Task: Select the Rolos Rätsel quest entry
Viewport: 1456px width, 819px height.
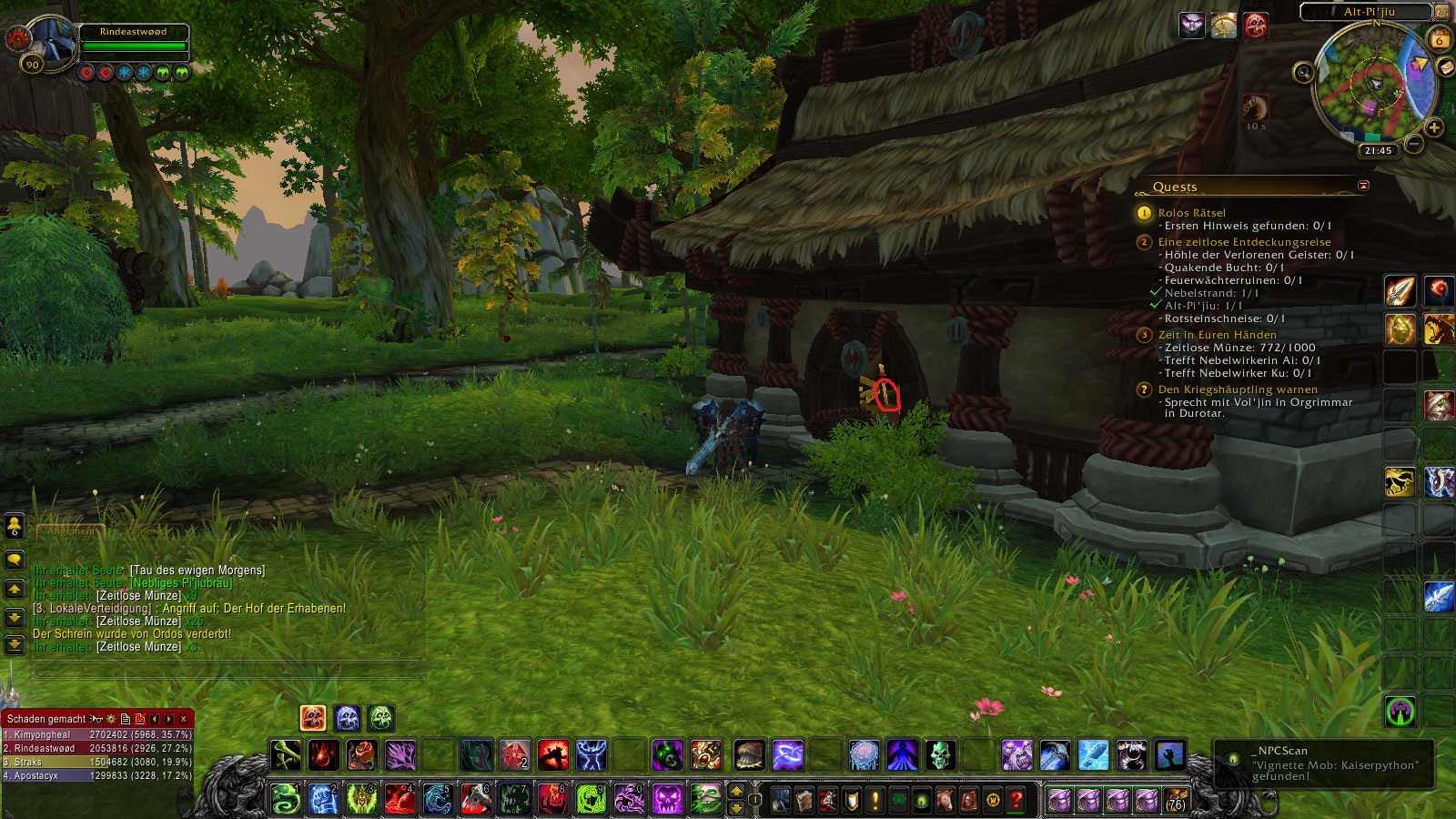Action: point(1191,213)
